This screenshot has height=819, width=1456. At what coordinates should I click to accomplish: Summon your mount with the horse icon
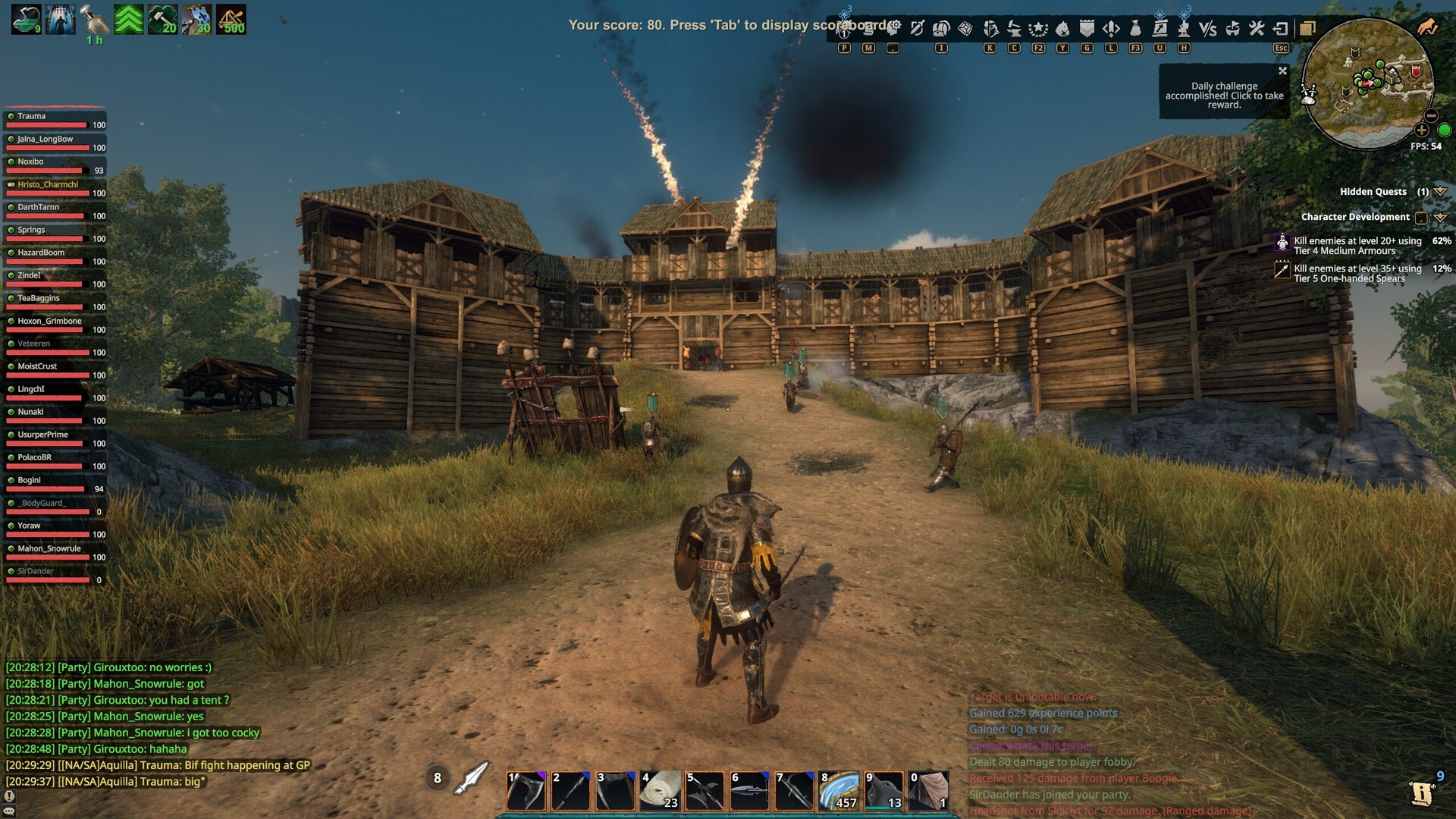point(1062,28)
